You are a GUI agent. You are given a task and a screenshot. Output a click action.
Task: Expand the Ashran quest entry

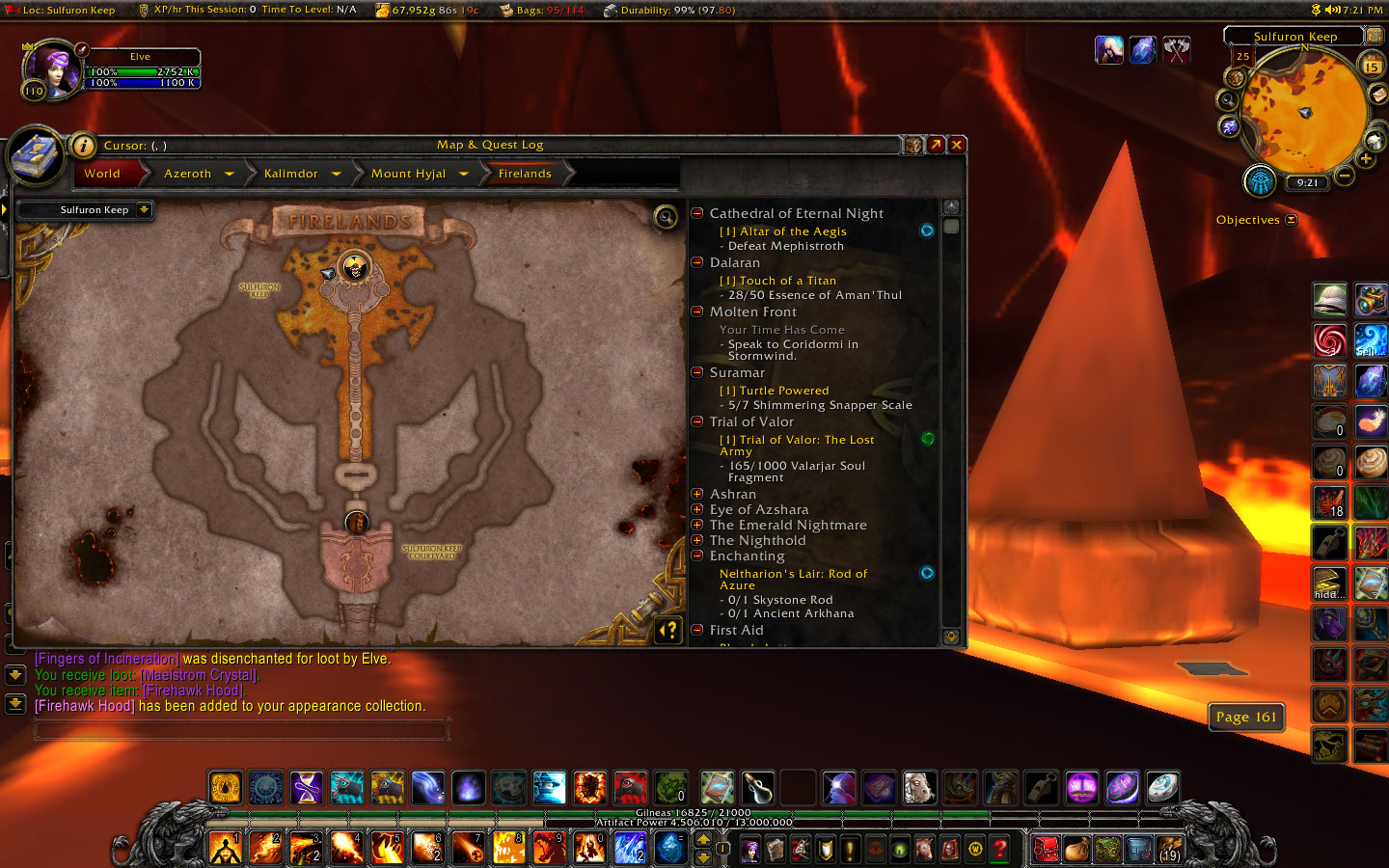[698, 494]
